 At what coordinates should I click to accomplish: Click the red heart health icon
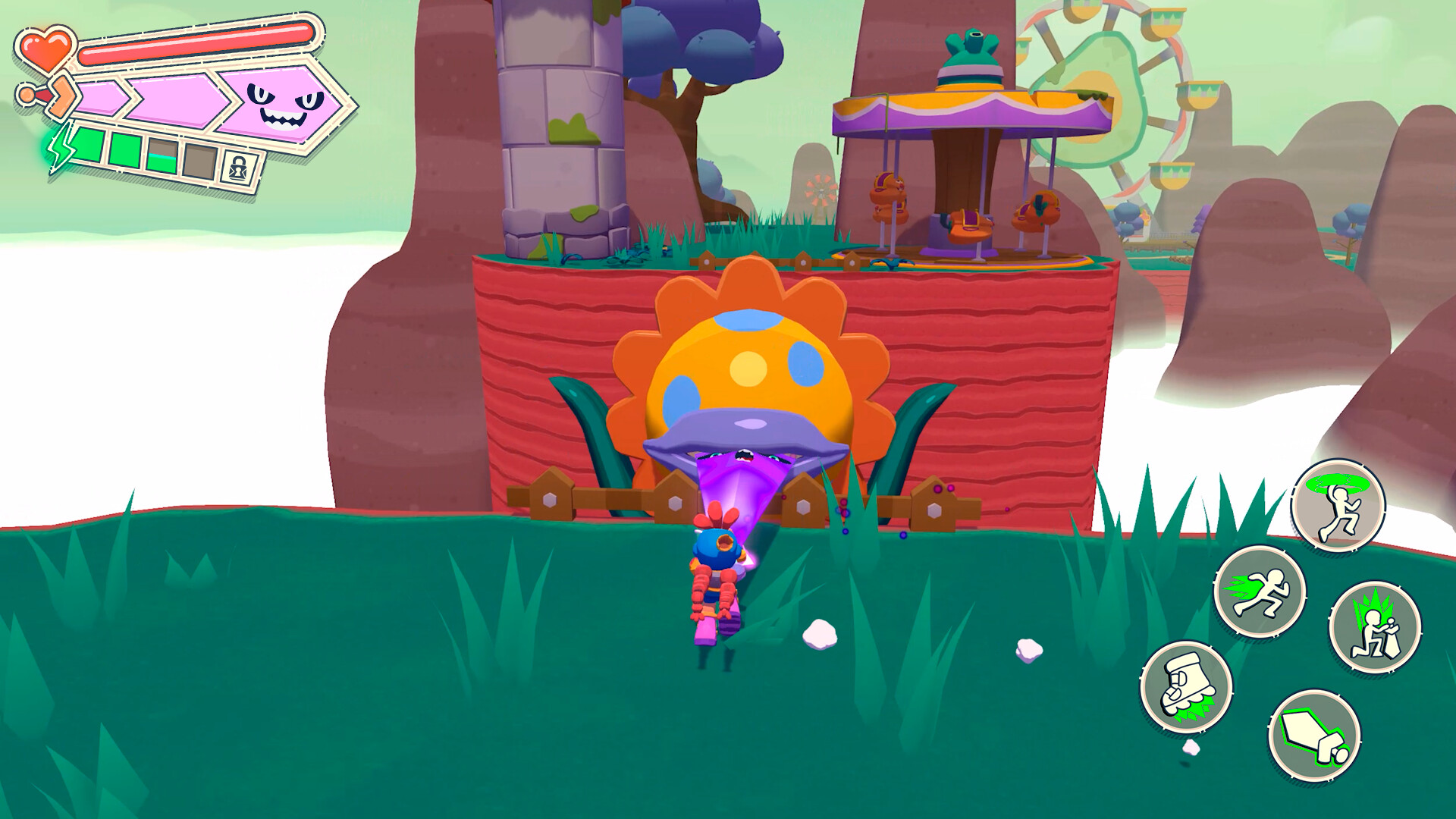click(47, 49)
